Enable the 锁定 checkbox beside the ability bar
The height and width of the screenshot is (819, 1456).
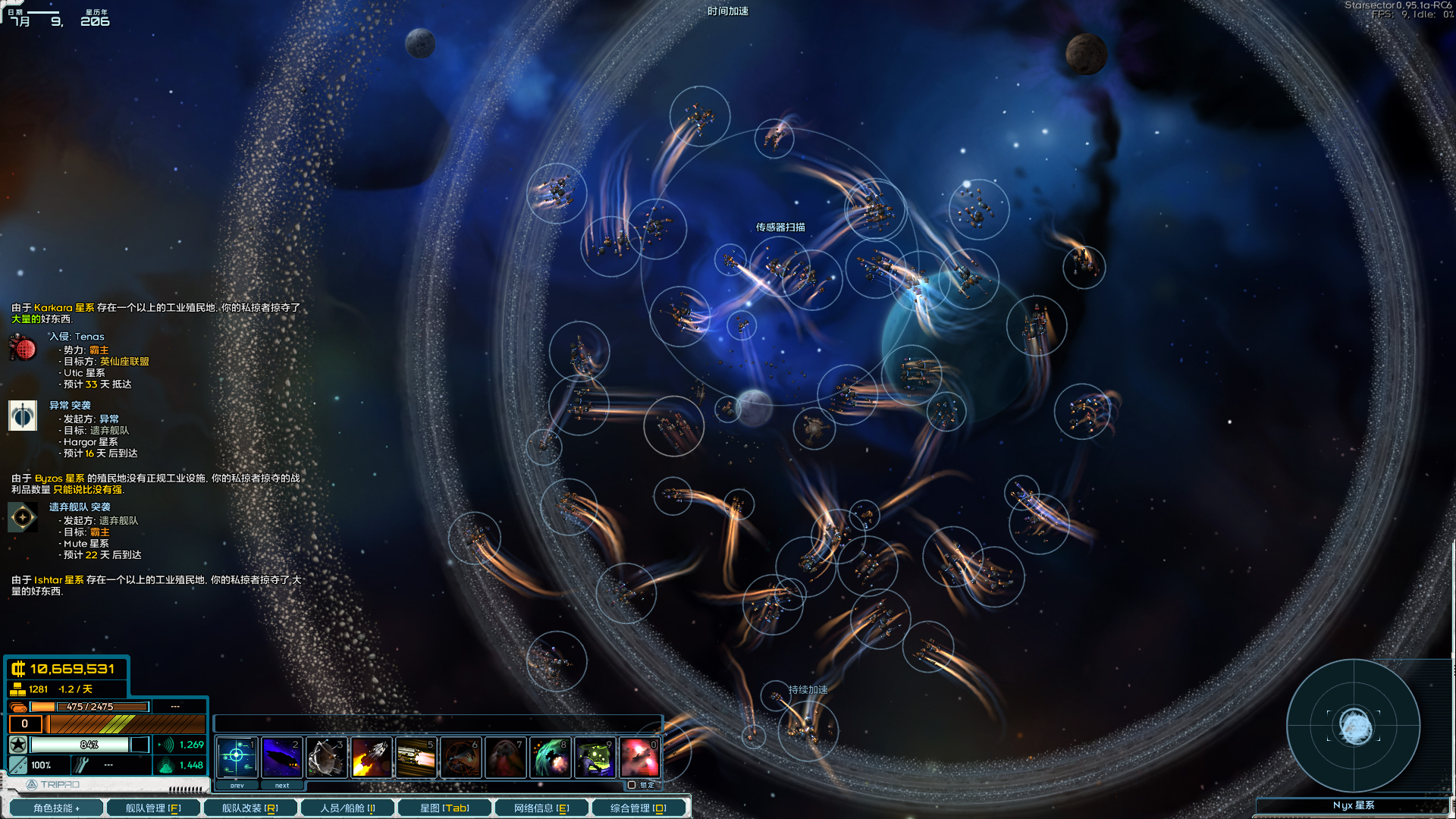[x=632, y=786]
